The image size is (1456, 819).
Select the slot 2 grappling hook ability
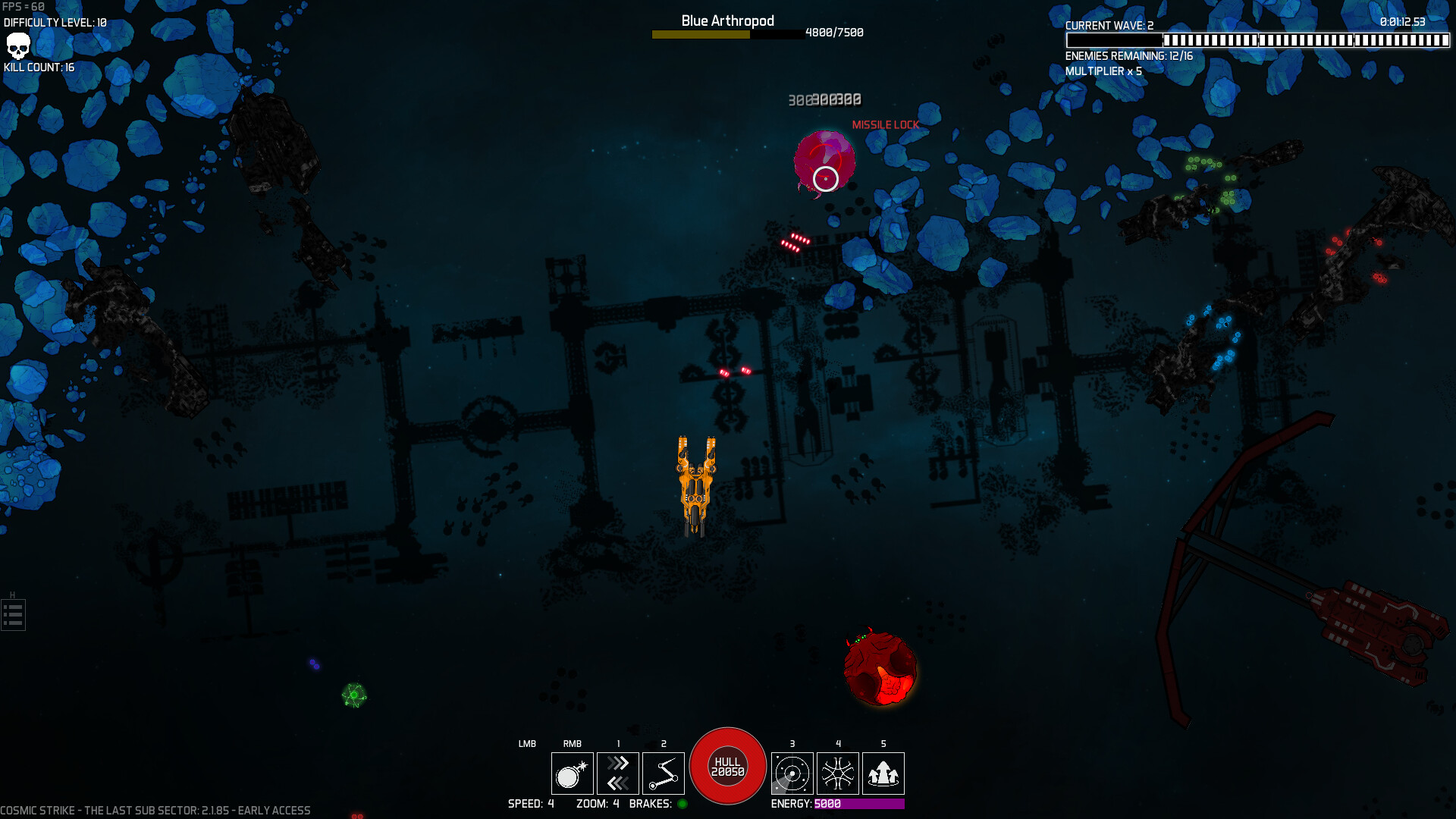coord(664,773)
